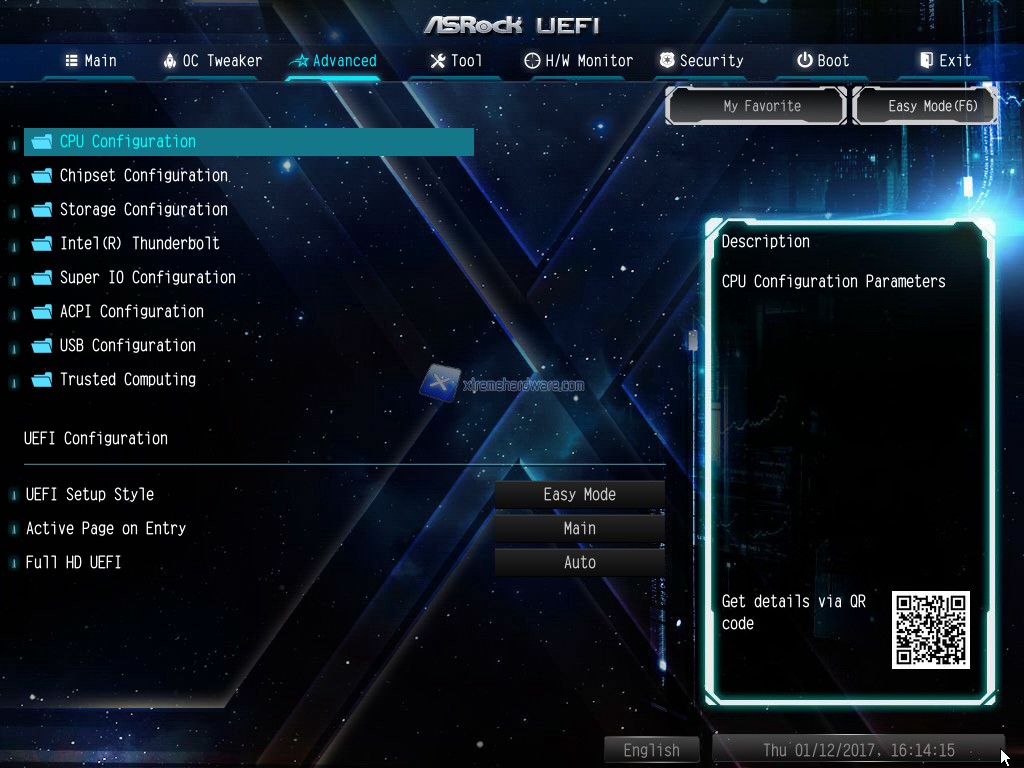Screen dimensions: 1024x768
Task: Change UEFI Setup Style value
Action: [x=579, y=495]
